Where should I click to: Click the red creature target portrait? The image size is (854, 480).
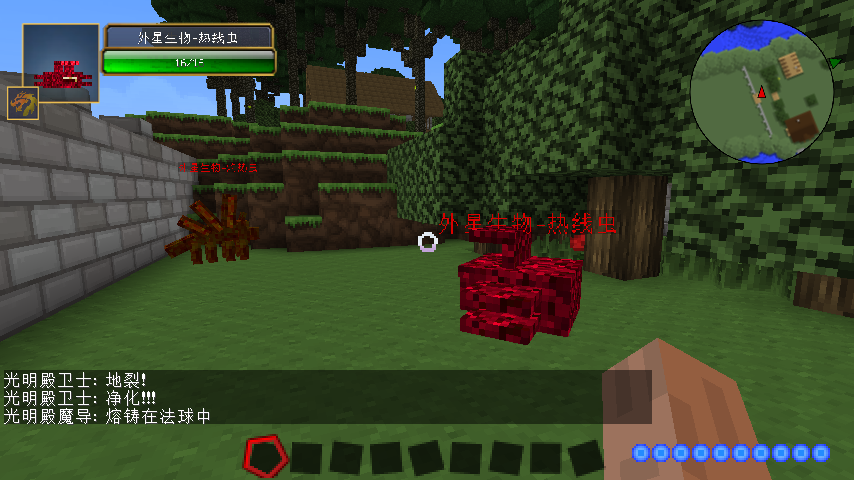click(61, 63)
